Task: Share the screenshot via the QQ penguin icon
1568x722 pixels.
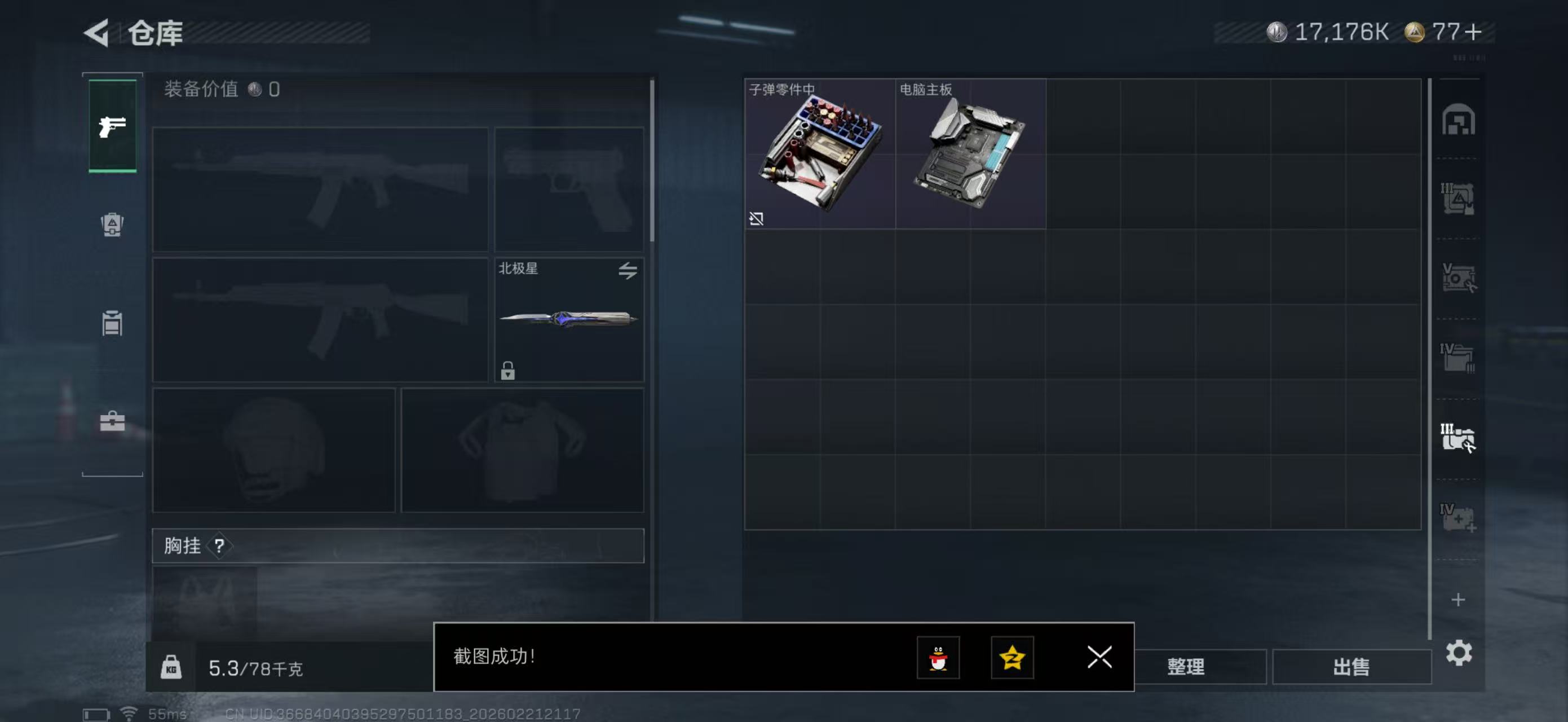Action: (x=939, y=658)
